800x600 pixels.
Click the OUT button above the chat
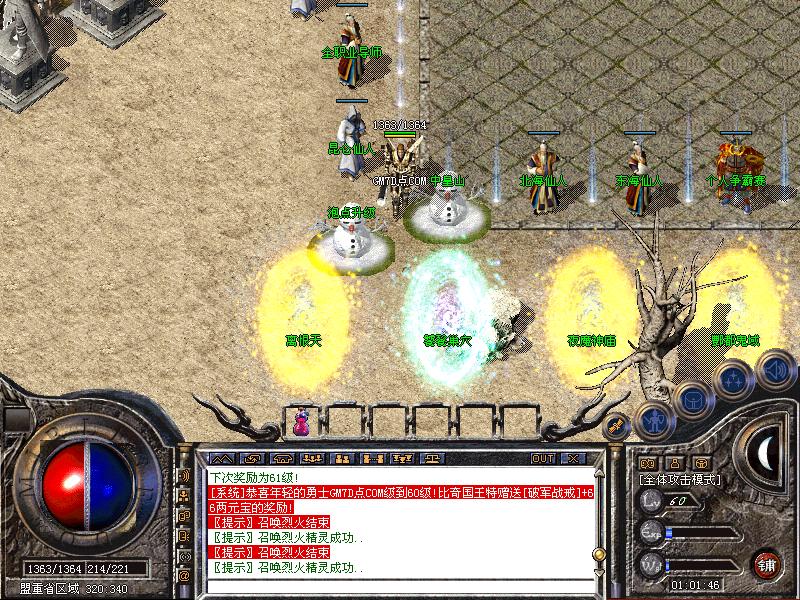543,458
